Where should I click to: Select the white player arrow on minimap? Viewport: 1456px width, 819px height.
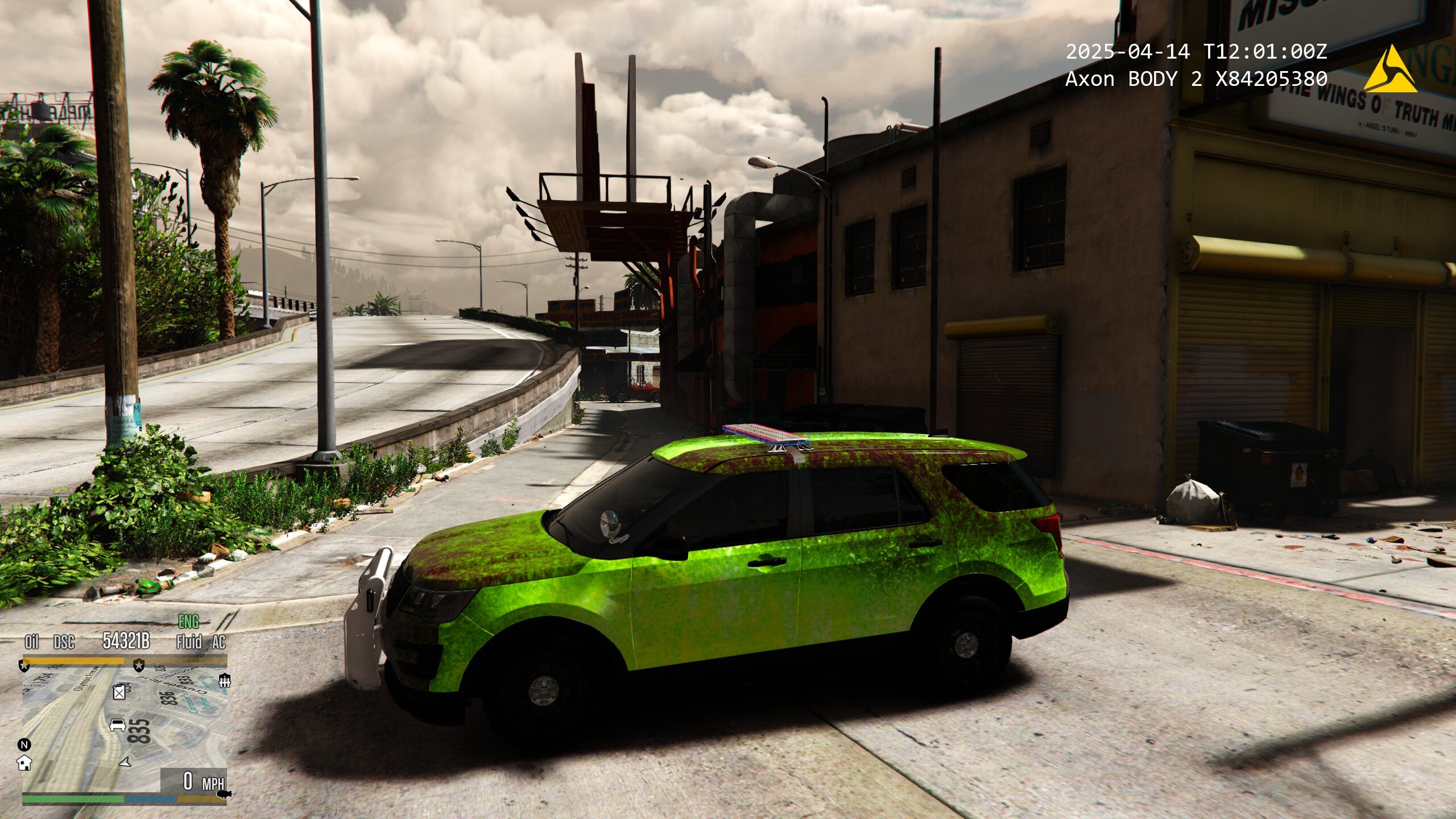pos(125,762)
